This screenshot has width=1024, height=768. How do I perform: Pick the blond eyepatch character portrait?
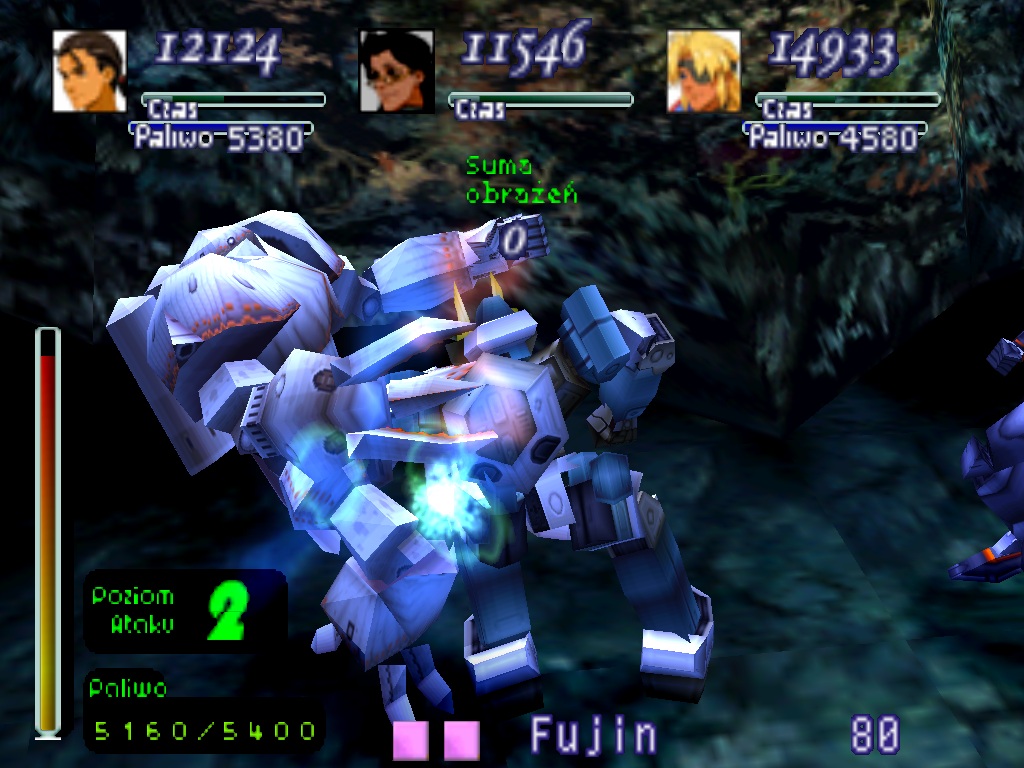[x=704, y=71]
